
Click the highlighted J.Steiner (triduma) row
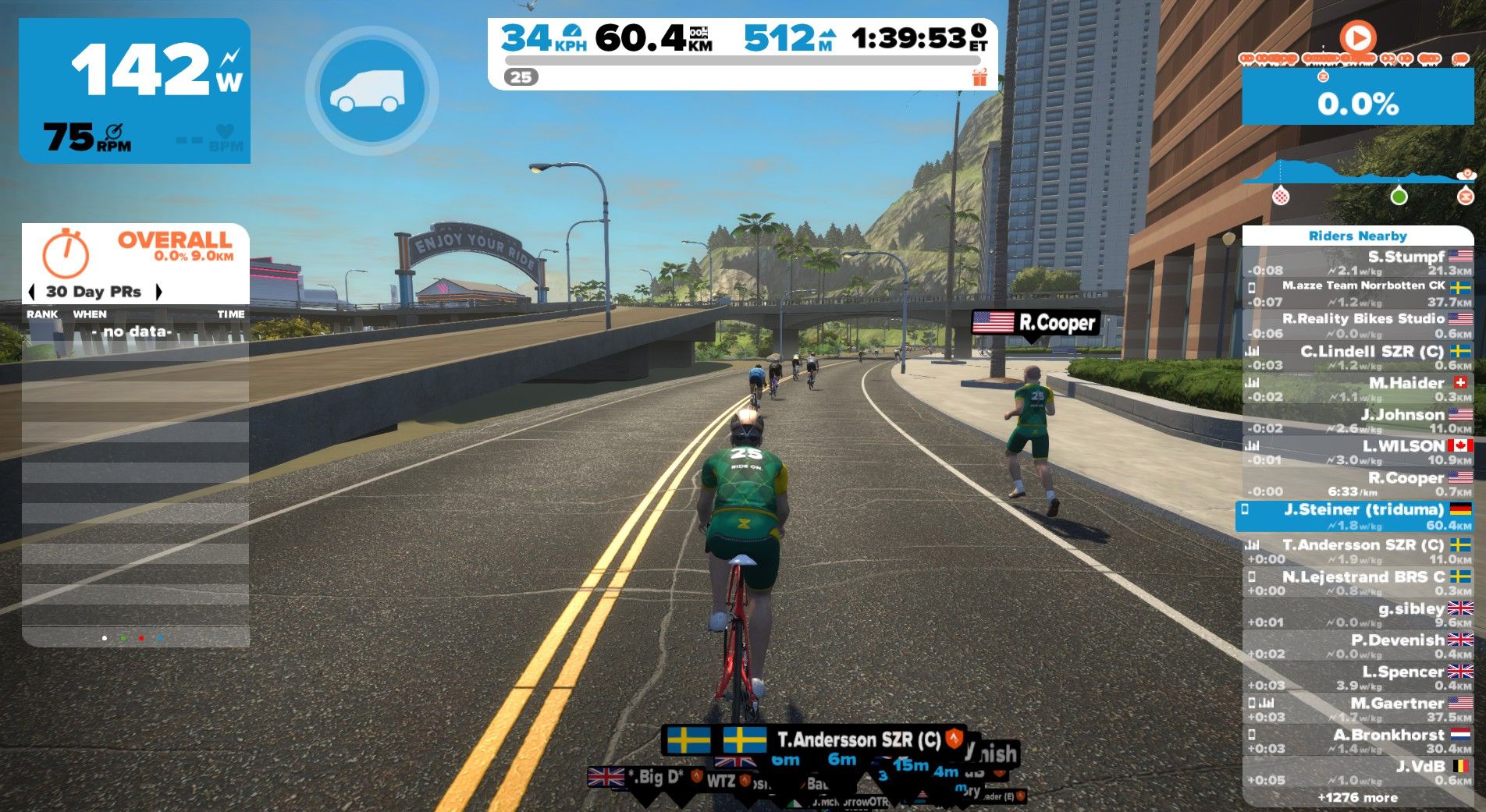coord(1356,516)
